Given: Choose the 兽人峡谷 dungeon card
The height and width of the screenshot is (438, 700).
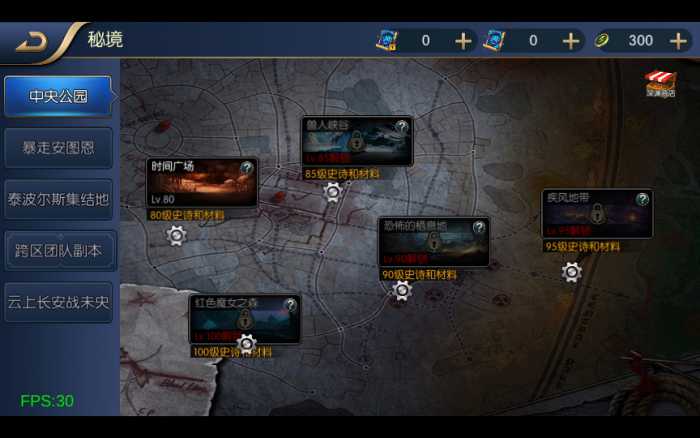Looking at the screenshot, I should 357,142.
